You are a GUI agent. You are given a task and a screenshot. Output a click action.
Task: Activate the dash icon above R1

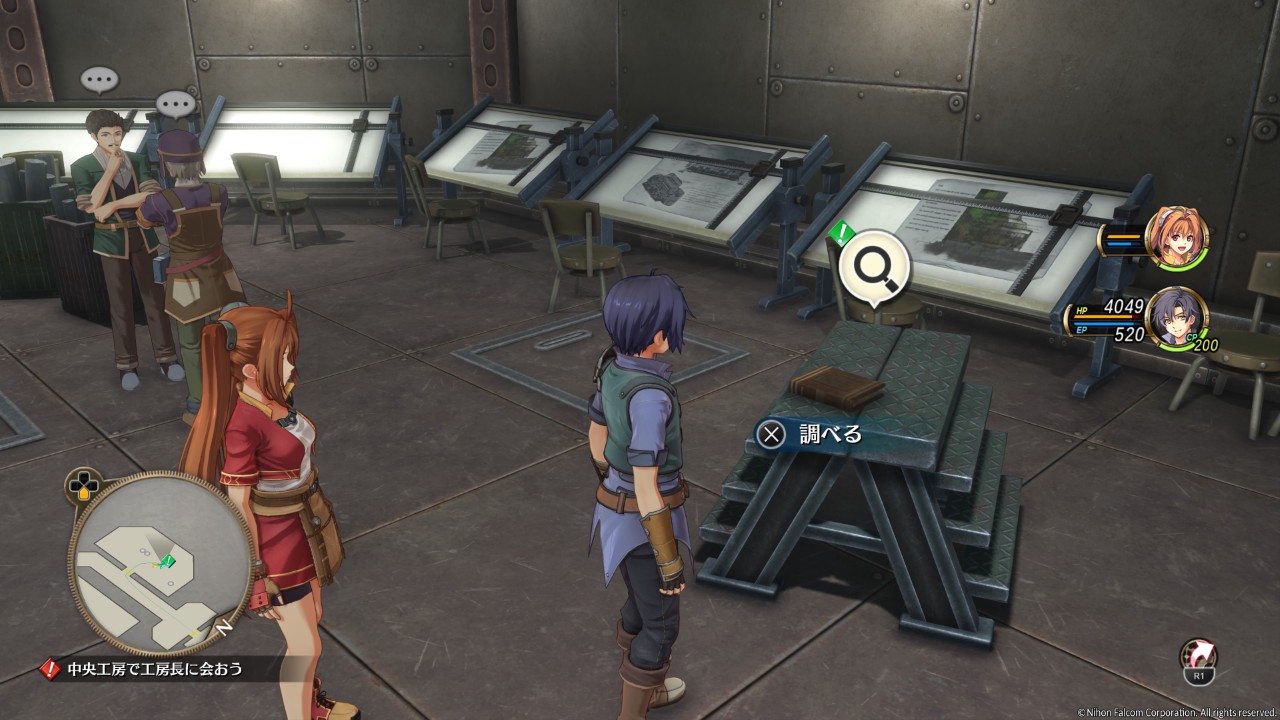(x=1198, y=655)
